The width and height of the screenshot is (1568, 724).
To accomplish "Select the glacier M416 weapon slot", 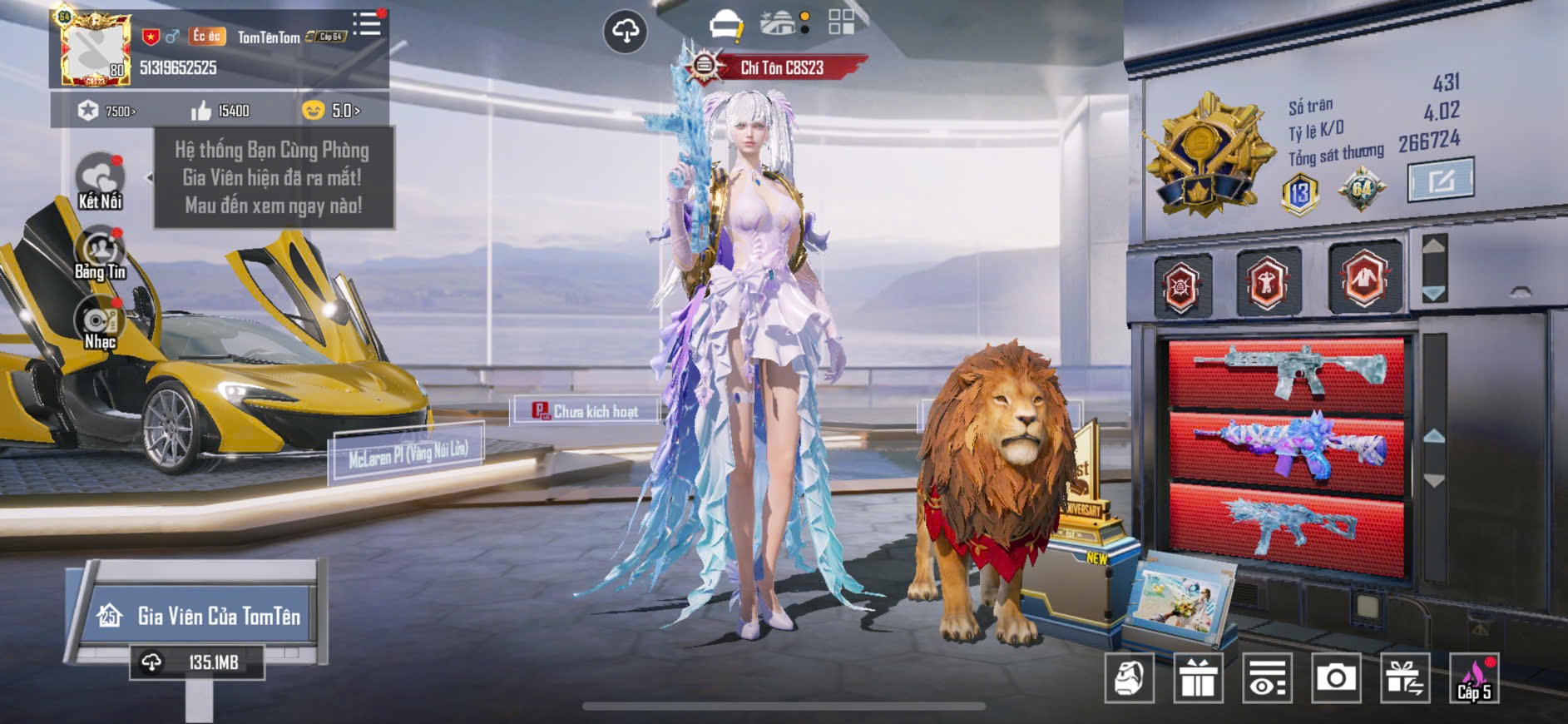I will point(1287,372).
